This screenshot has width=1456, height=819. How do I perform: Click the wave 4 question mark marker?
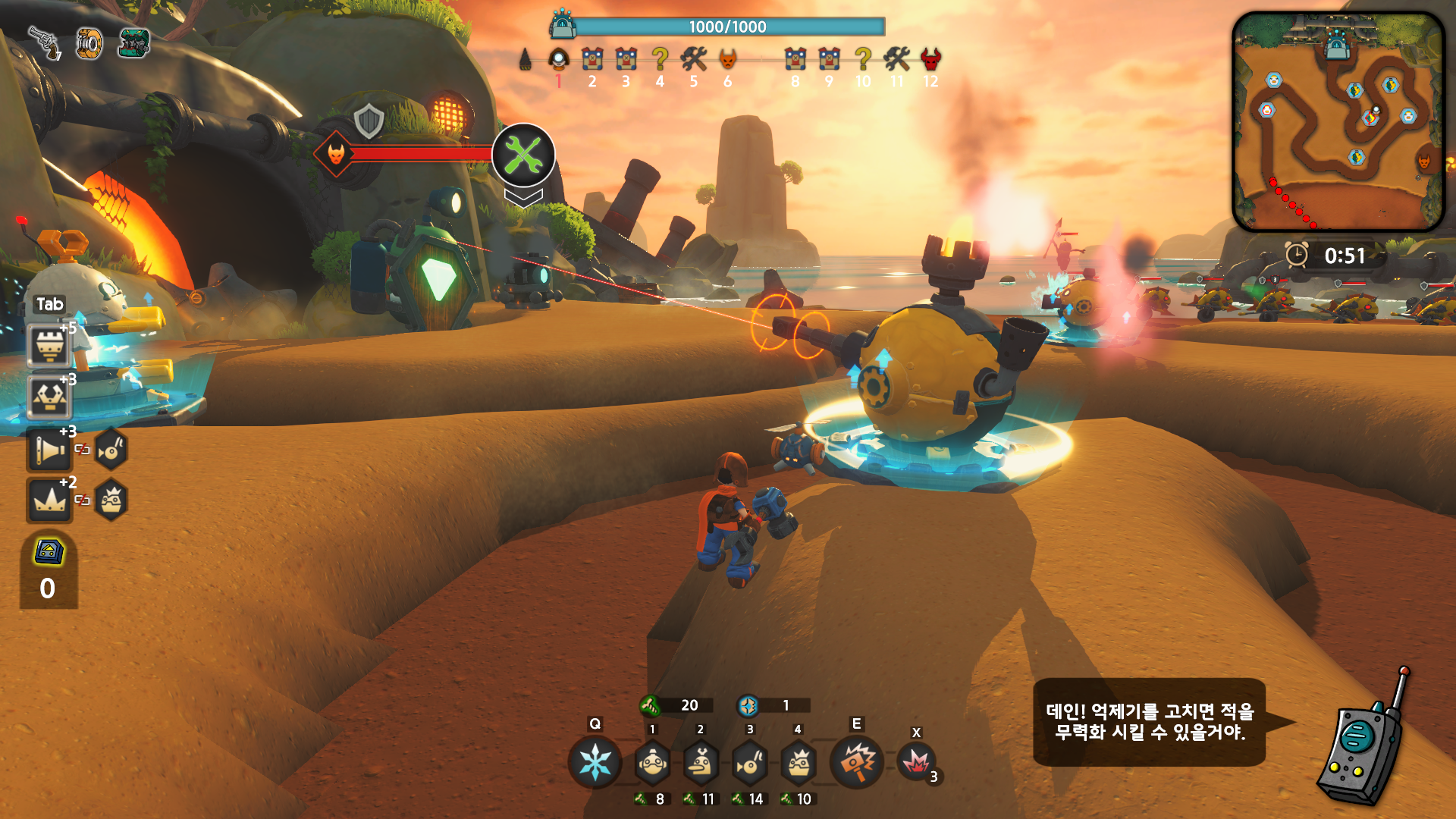click(x=660, y=59)
